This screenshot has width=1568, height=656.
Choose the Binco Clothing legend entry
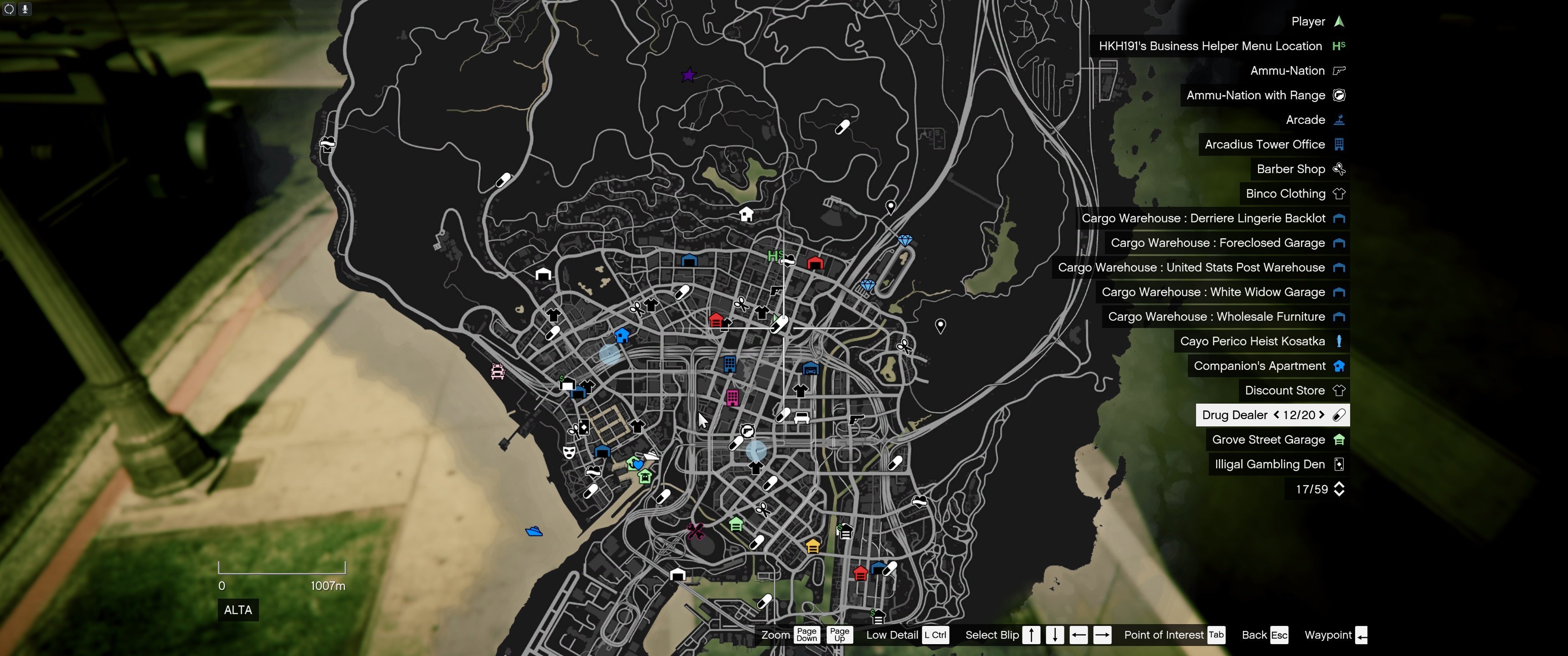click(1285, 194)
